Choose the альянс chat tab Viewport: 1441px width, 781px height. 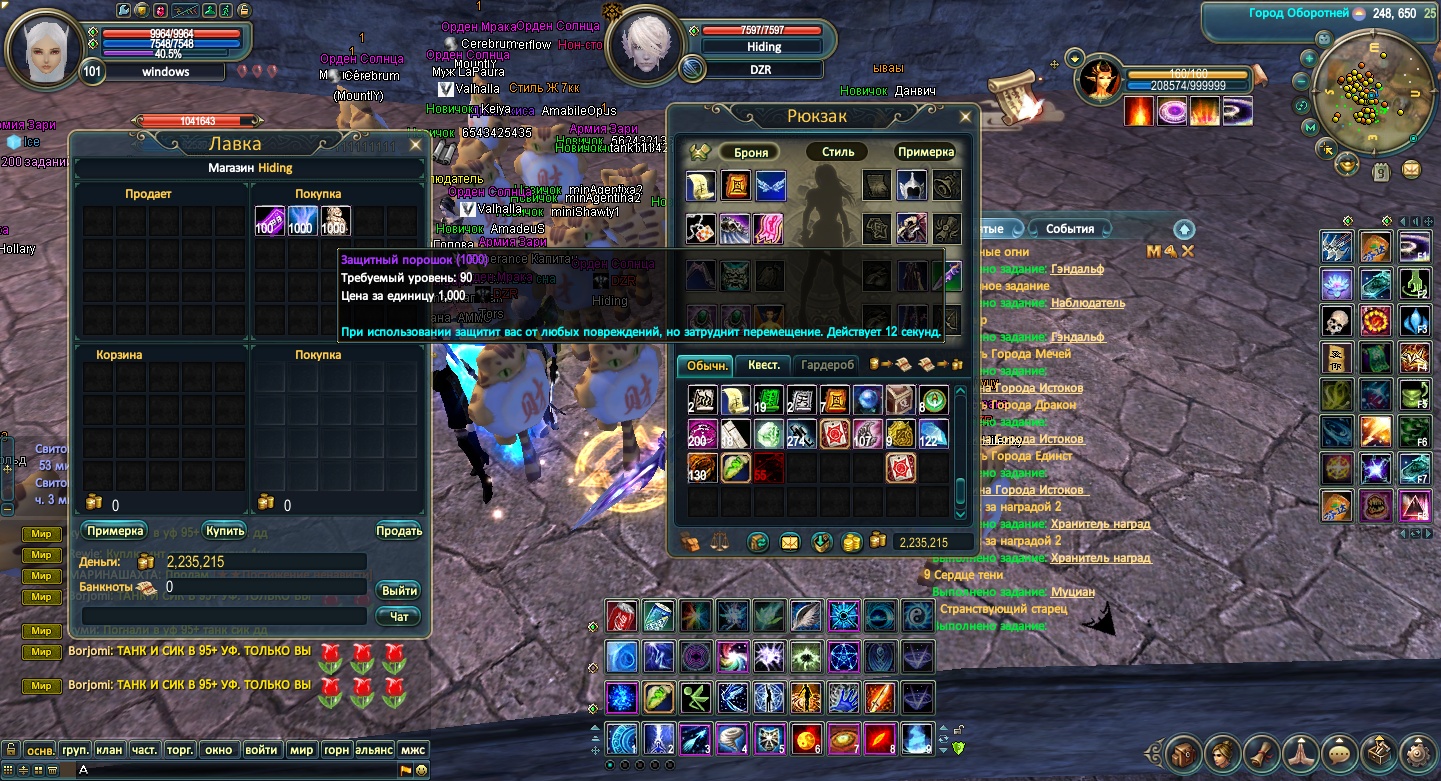click(x=373, y=749)
